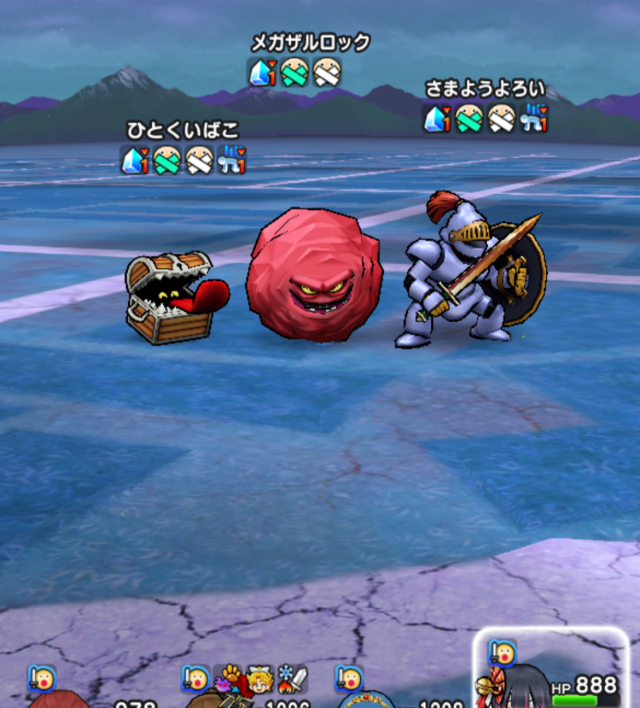Inspect the crystal status icon under メガザルロック
This screenshot has width=640, height=708.
pyautogui.click(x=260, y=72)
